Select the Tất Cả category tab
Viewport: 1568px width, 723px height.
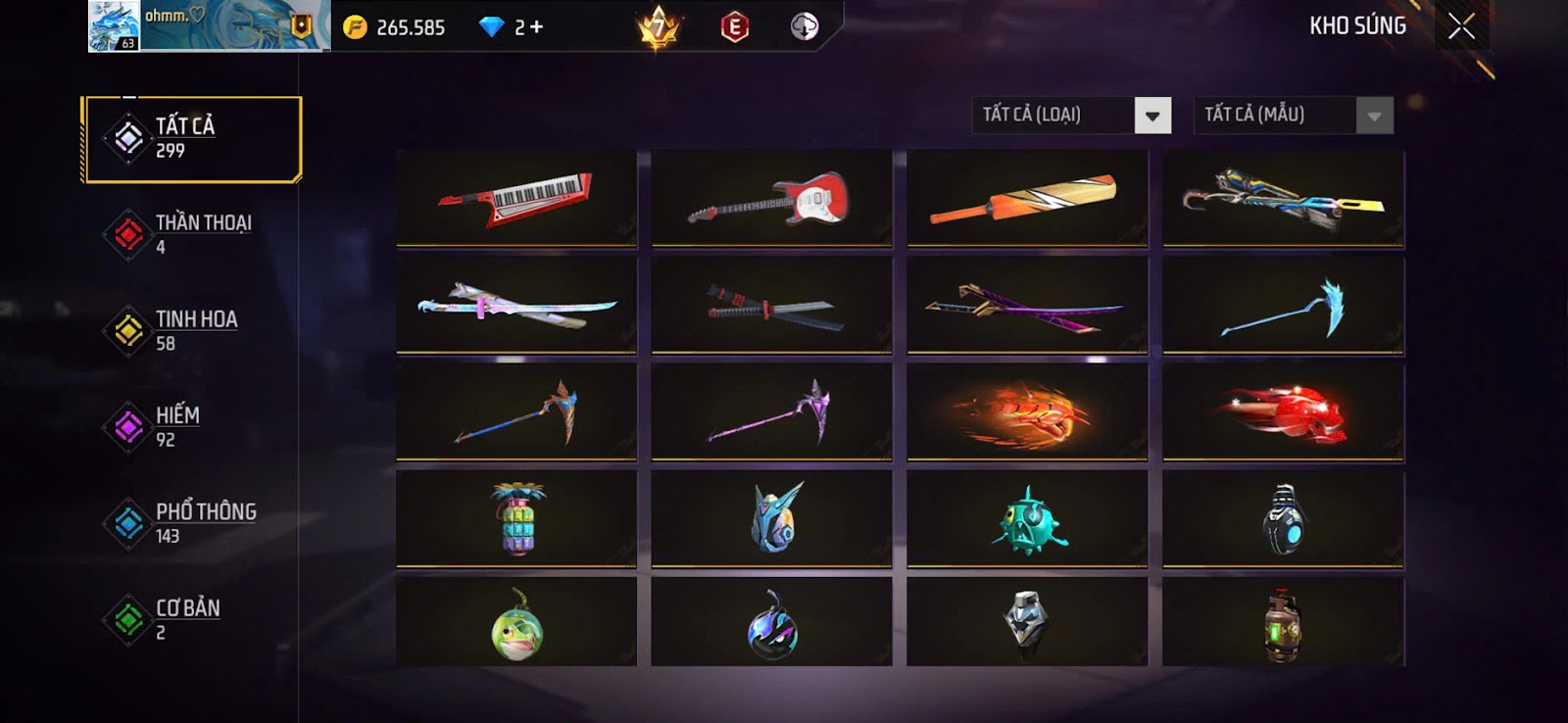coord(192,138)
